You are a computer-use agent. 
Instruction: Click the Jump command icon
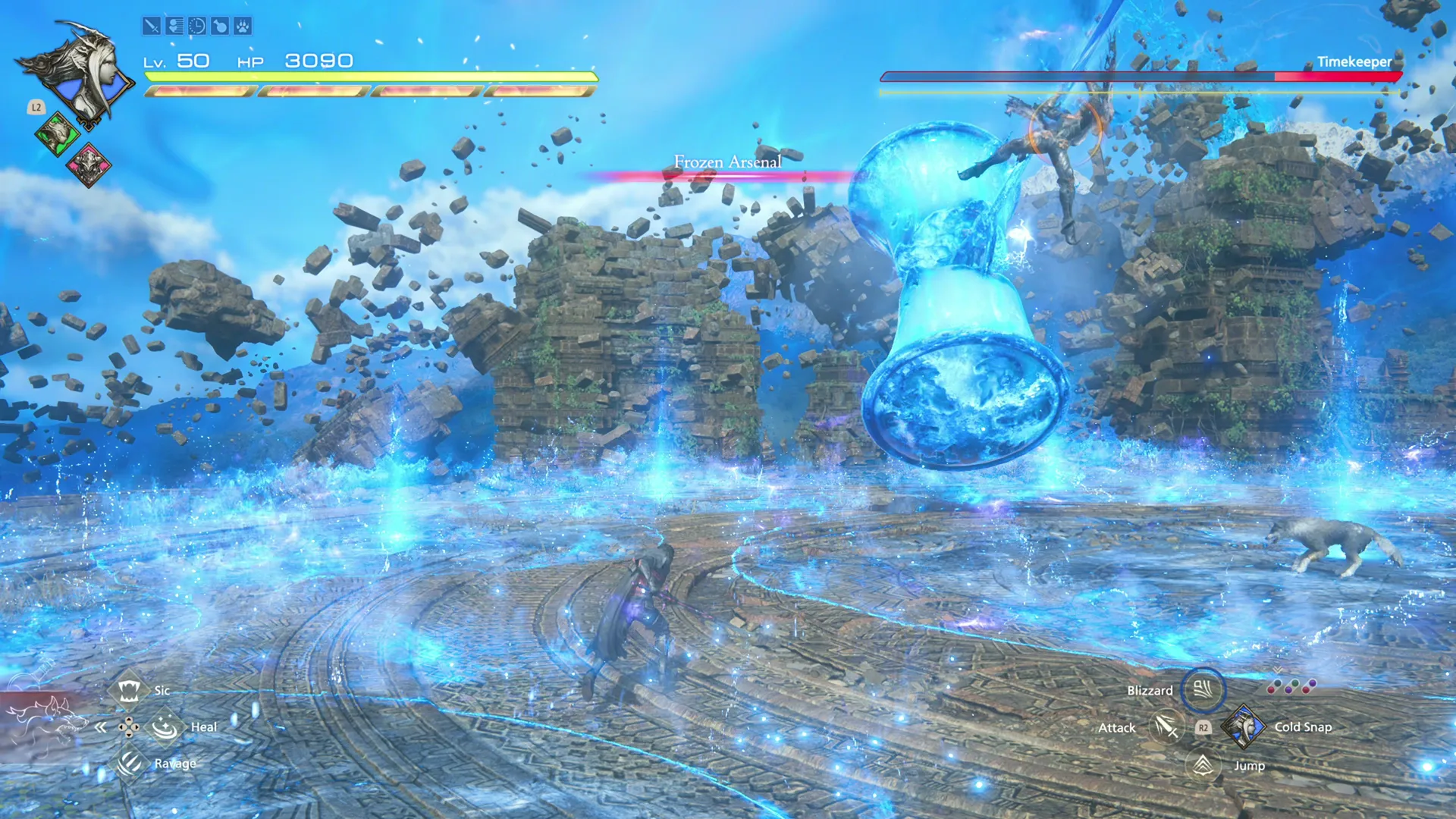1202,765
